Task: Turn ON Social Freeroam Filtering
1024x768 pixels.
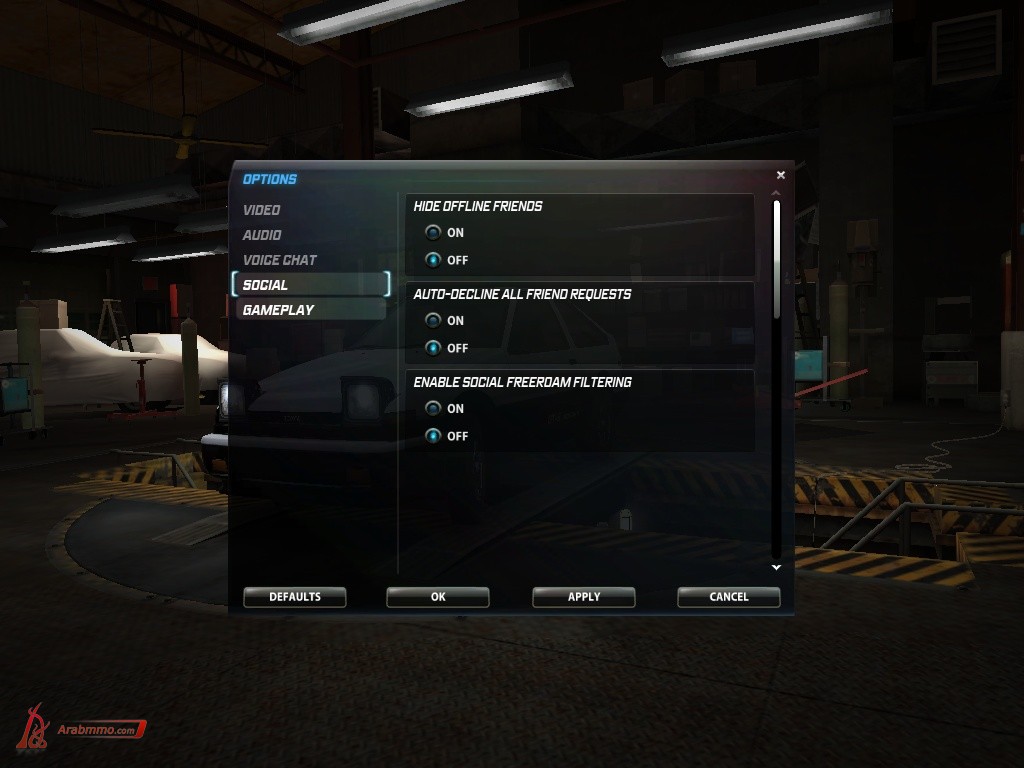Action: pos(433,409)
